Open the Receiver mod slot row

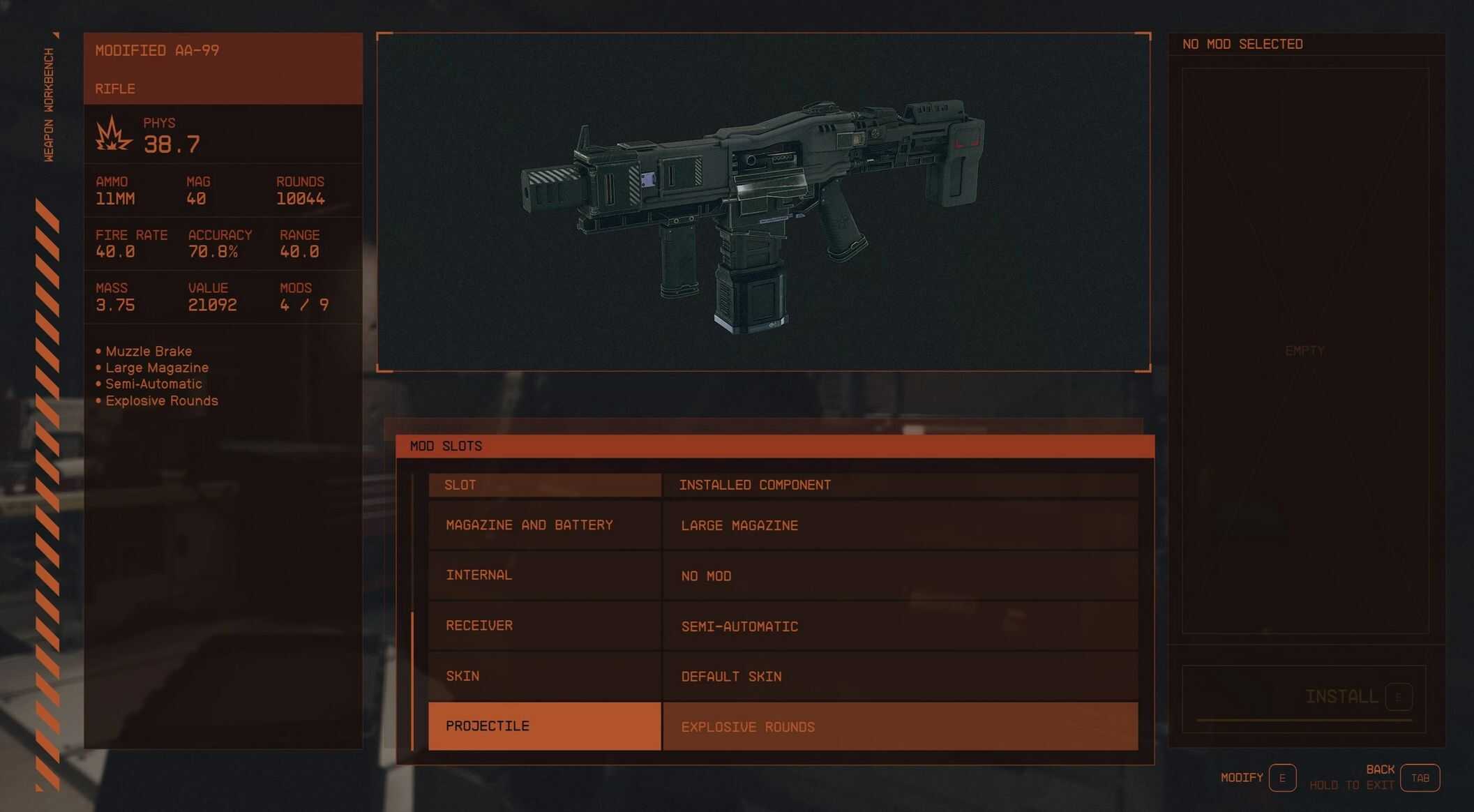(x=544, y=626)
